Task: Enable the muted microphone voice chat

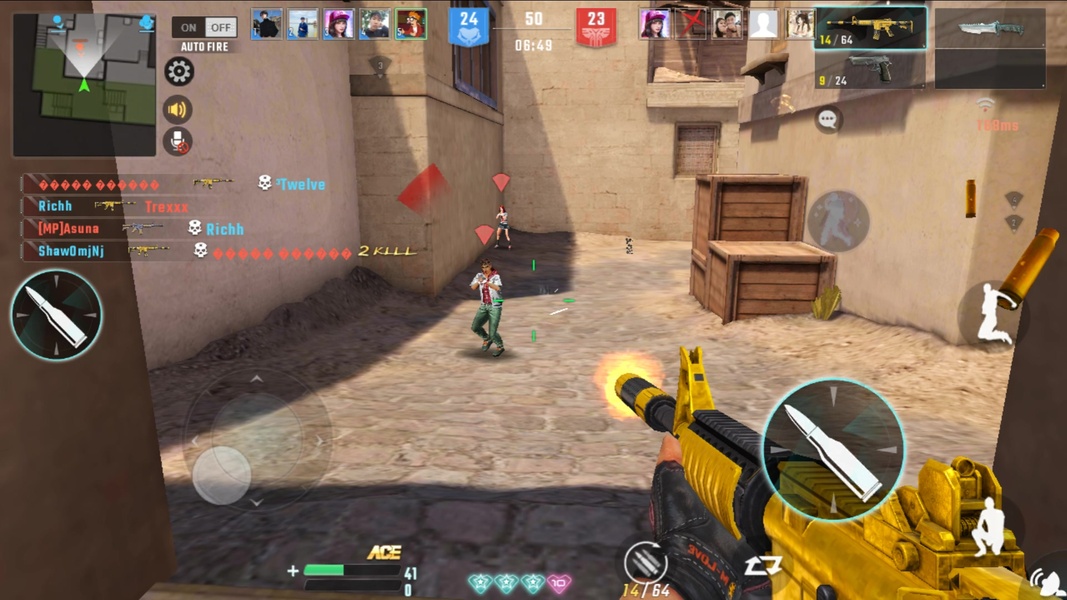Action: (178, 142)
